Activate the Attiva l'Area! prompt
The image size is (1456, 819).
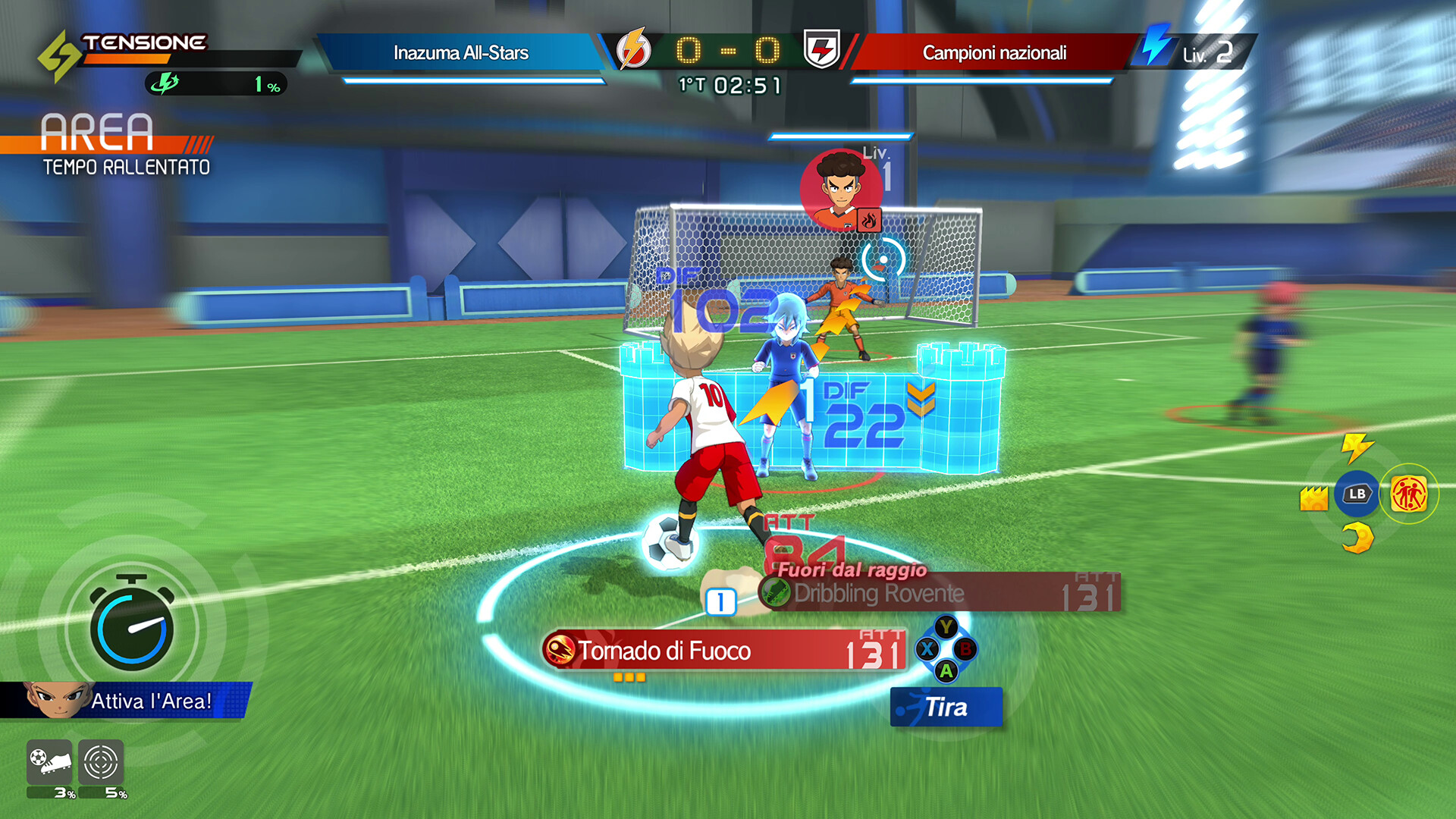coord(136,701)
